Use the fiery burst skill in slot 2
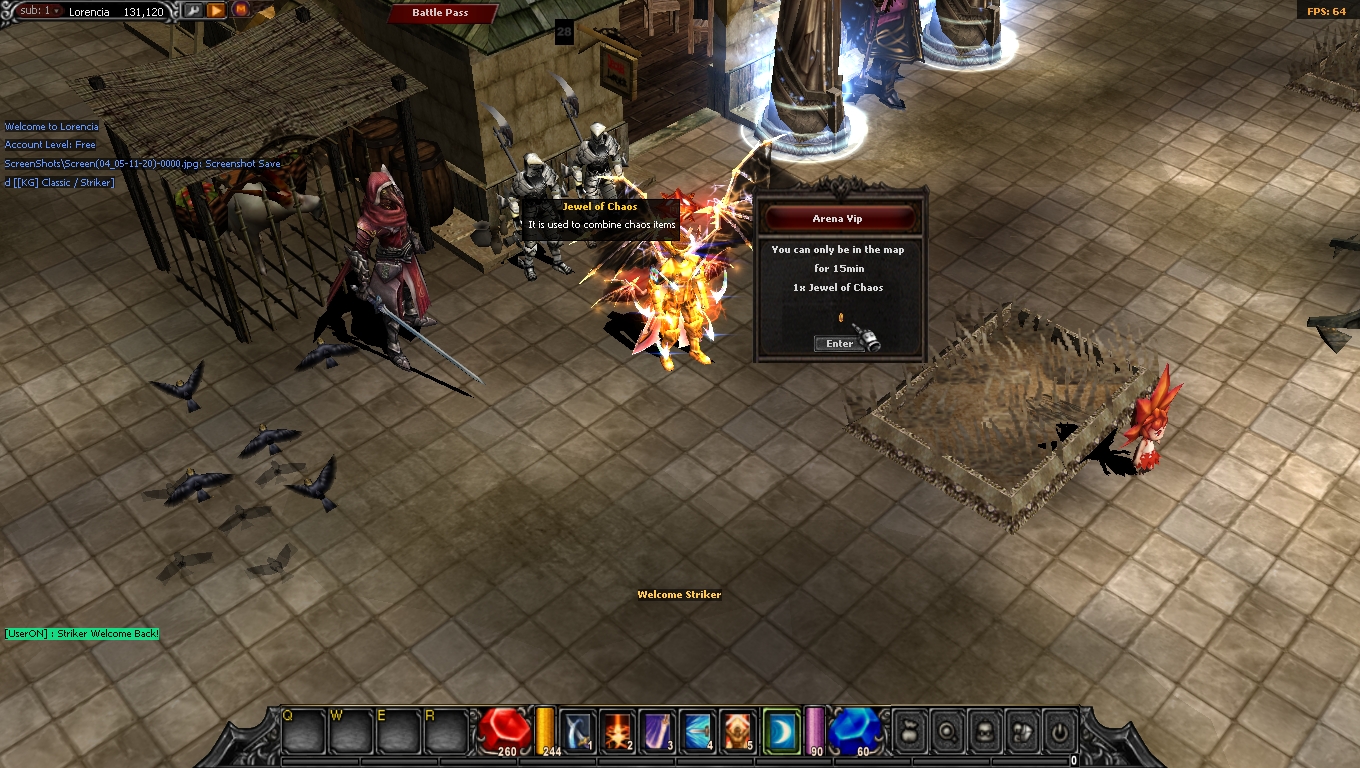Viewport: 1360px width, 768px height. coord(619,731)
